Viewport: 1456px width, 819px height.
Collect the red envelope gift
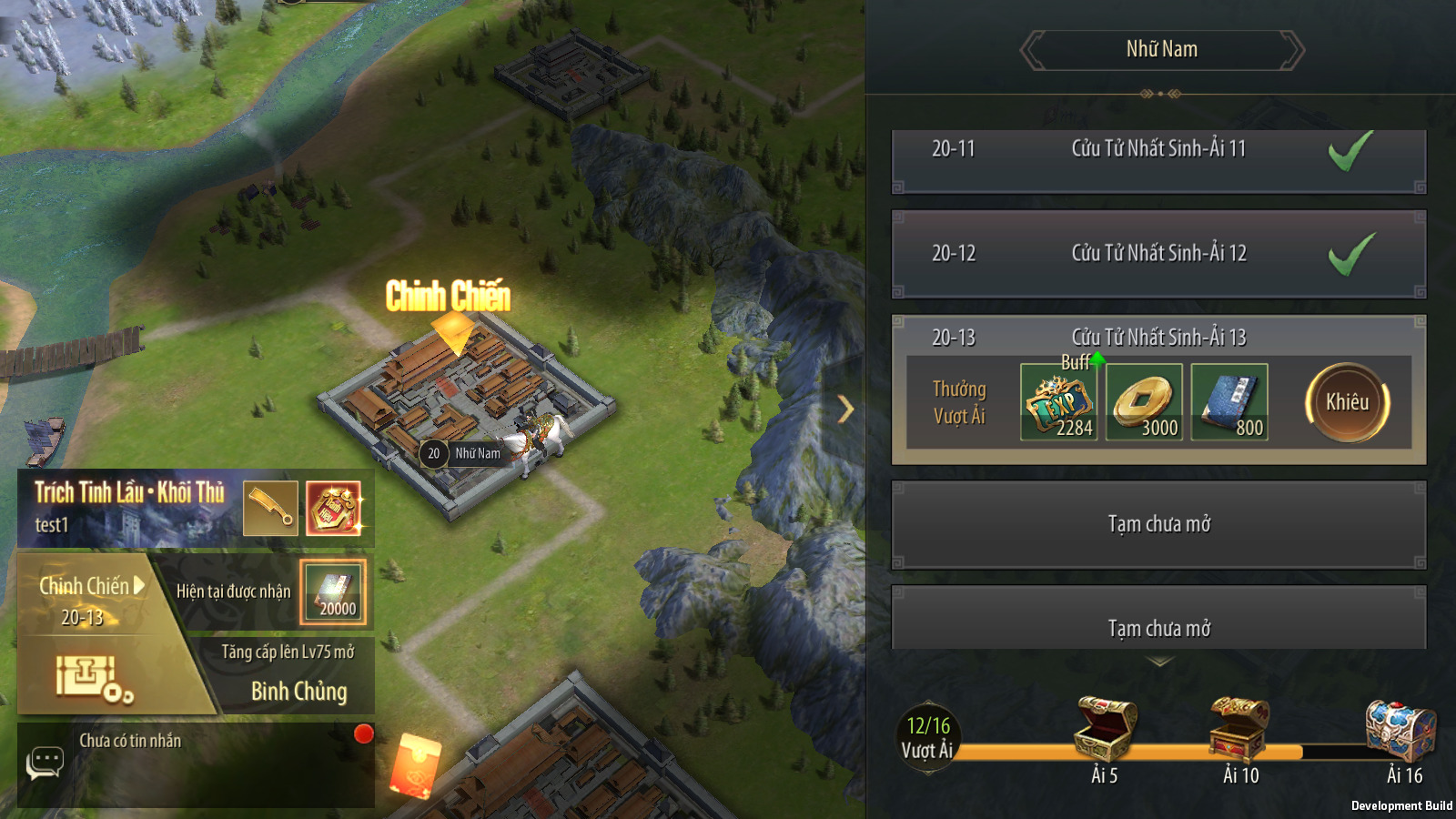[x=416, y=766]
